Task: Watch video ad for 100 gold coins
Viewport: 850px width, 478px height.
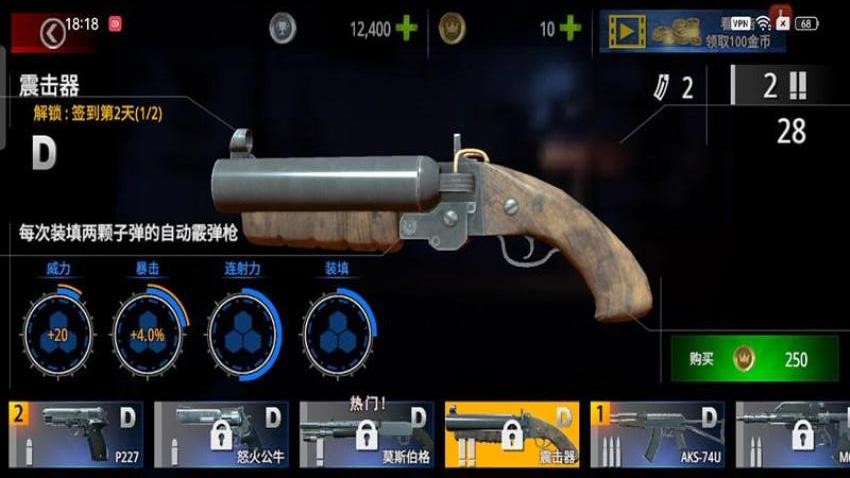Action: click(x=691, y=31)
